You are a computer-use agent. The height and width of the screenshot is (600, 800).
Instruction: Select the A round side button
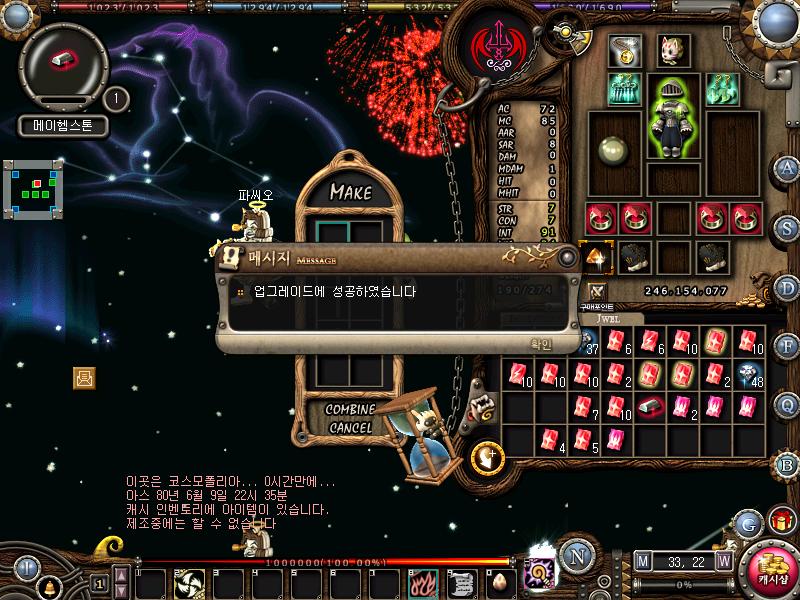tap(788, 168)
